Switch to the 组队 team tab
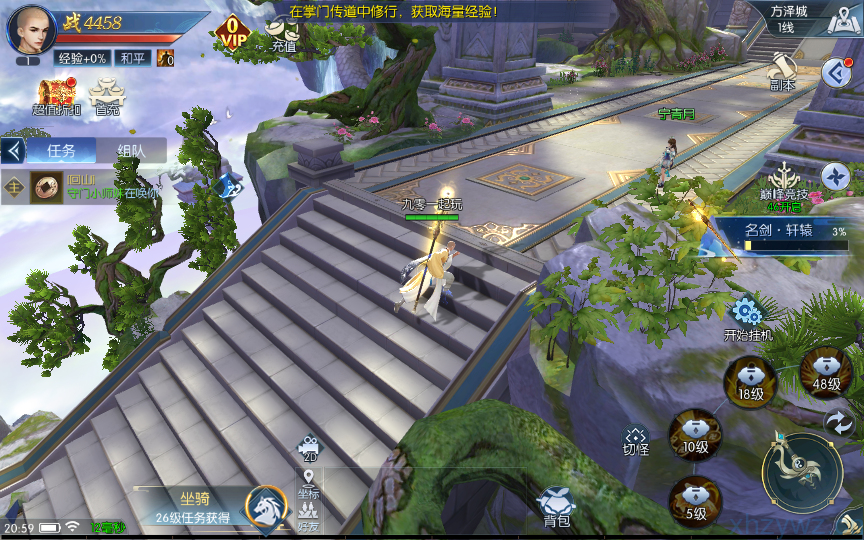This screenshot has width=864, height=540. tap(131, 151)
